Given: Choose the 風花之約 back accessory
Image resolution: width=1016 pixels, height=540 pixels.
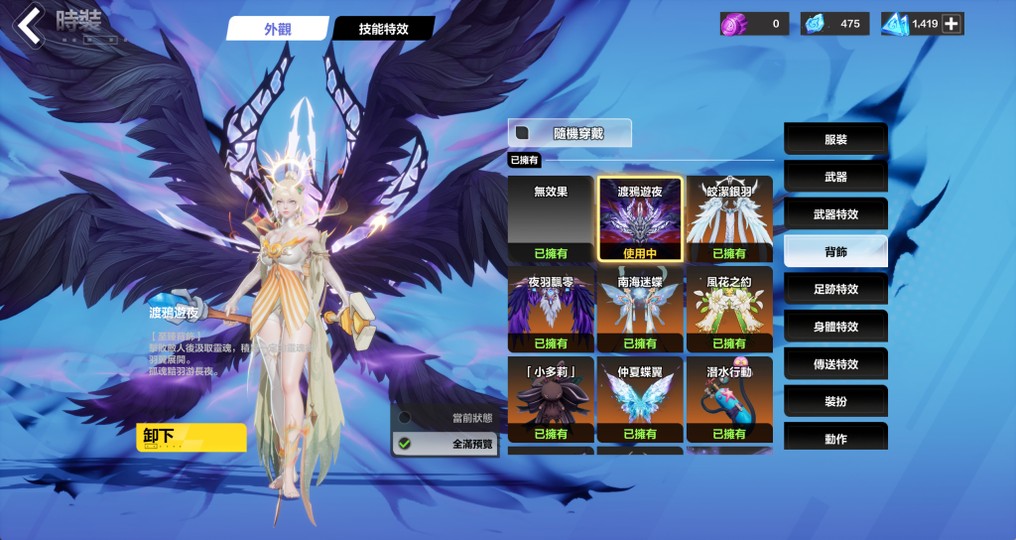Looking at the screenshot, I should tap(729, 308).
